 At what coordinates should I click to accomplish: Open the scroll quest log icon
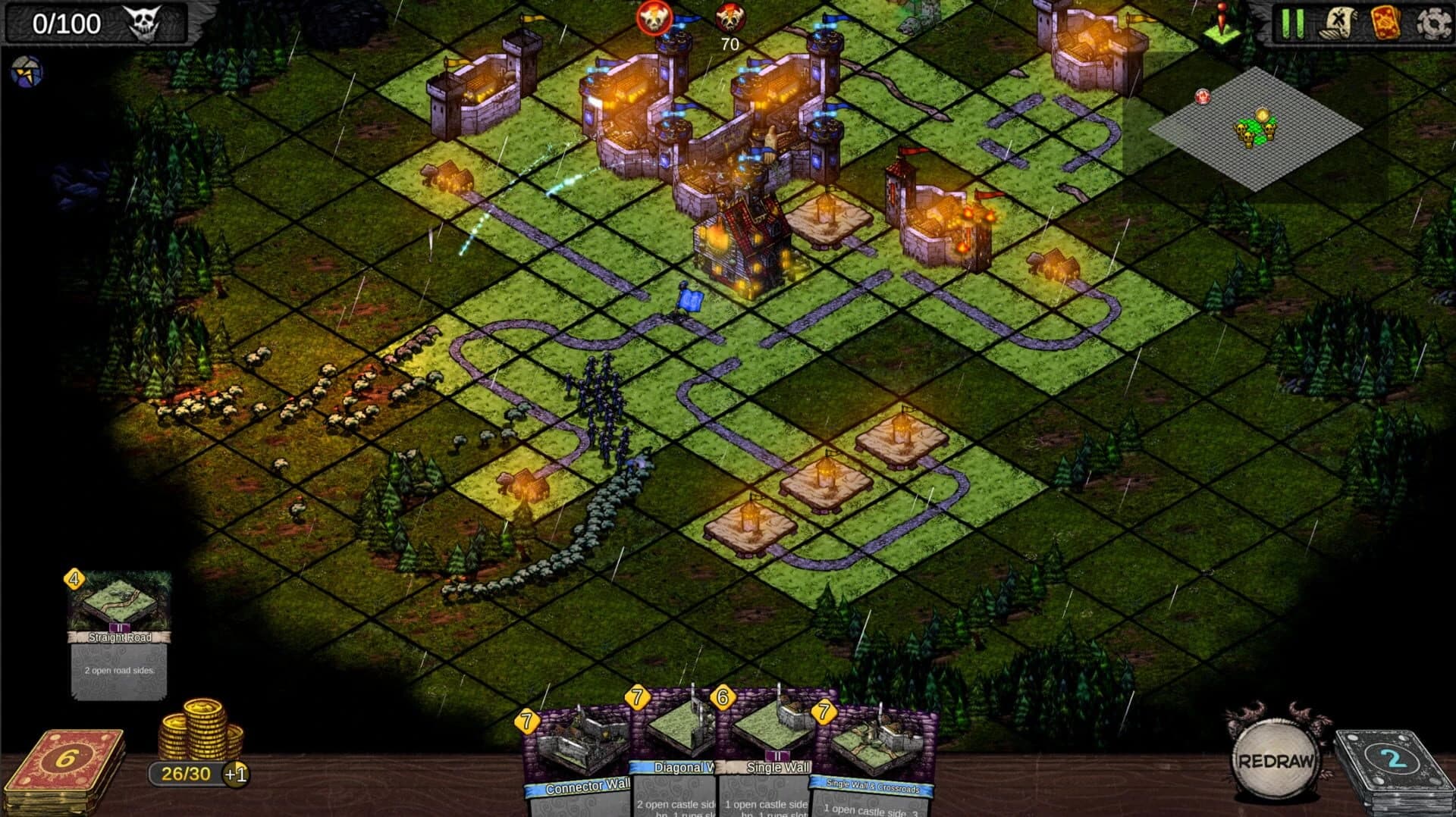point(1338,23)
